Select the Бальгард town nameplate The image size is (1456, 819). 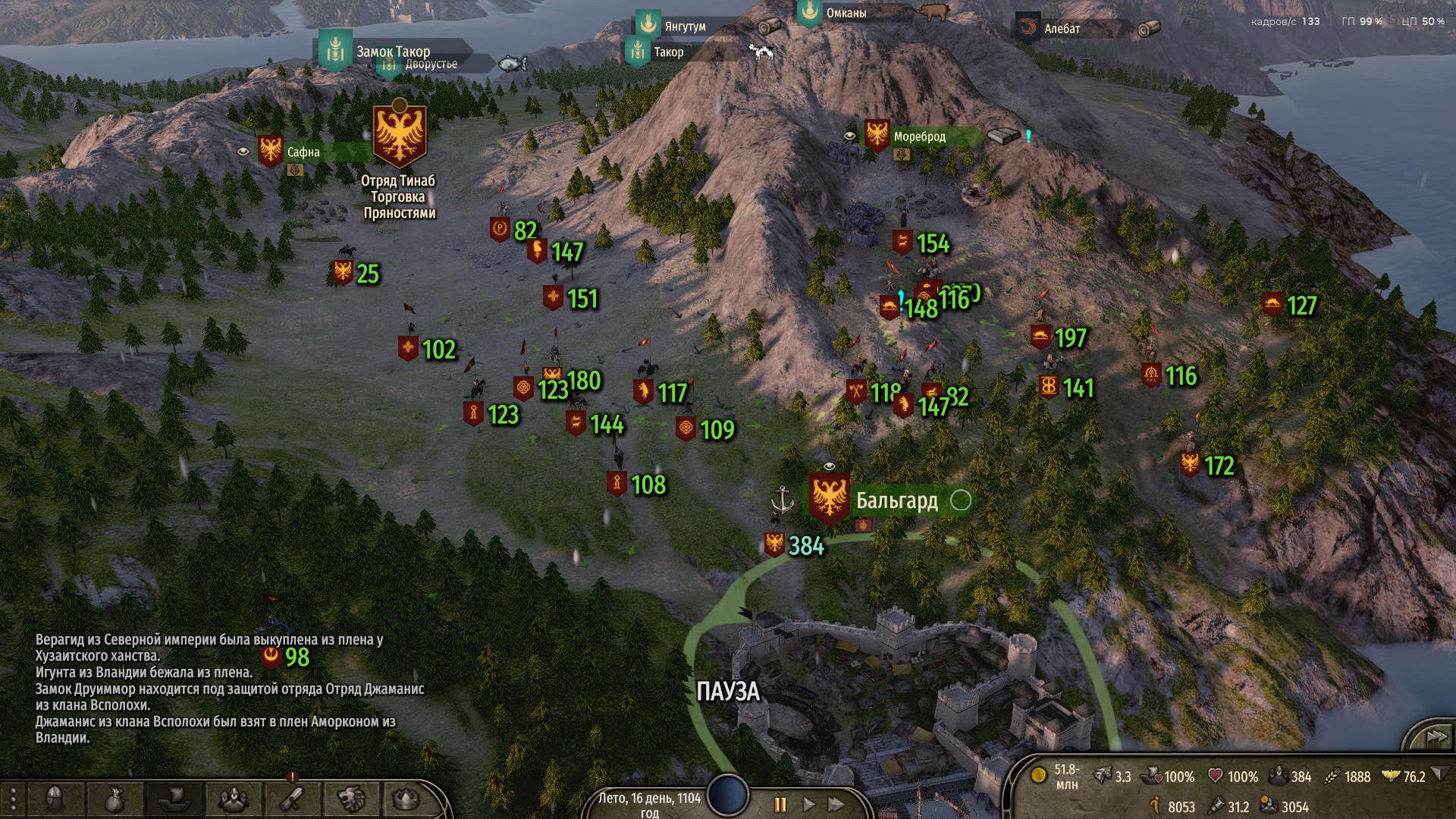pos(896,500)
